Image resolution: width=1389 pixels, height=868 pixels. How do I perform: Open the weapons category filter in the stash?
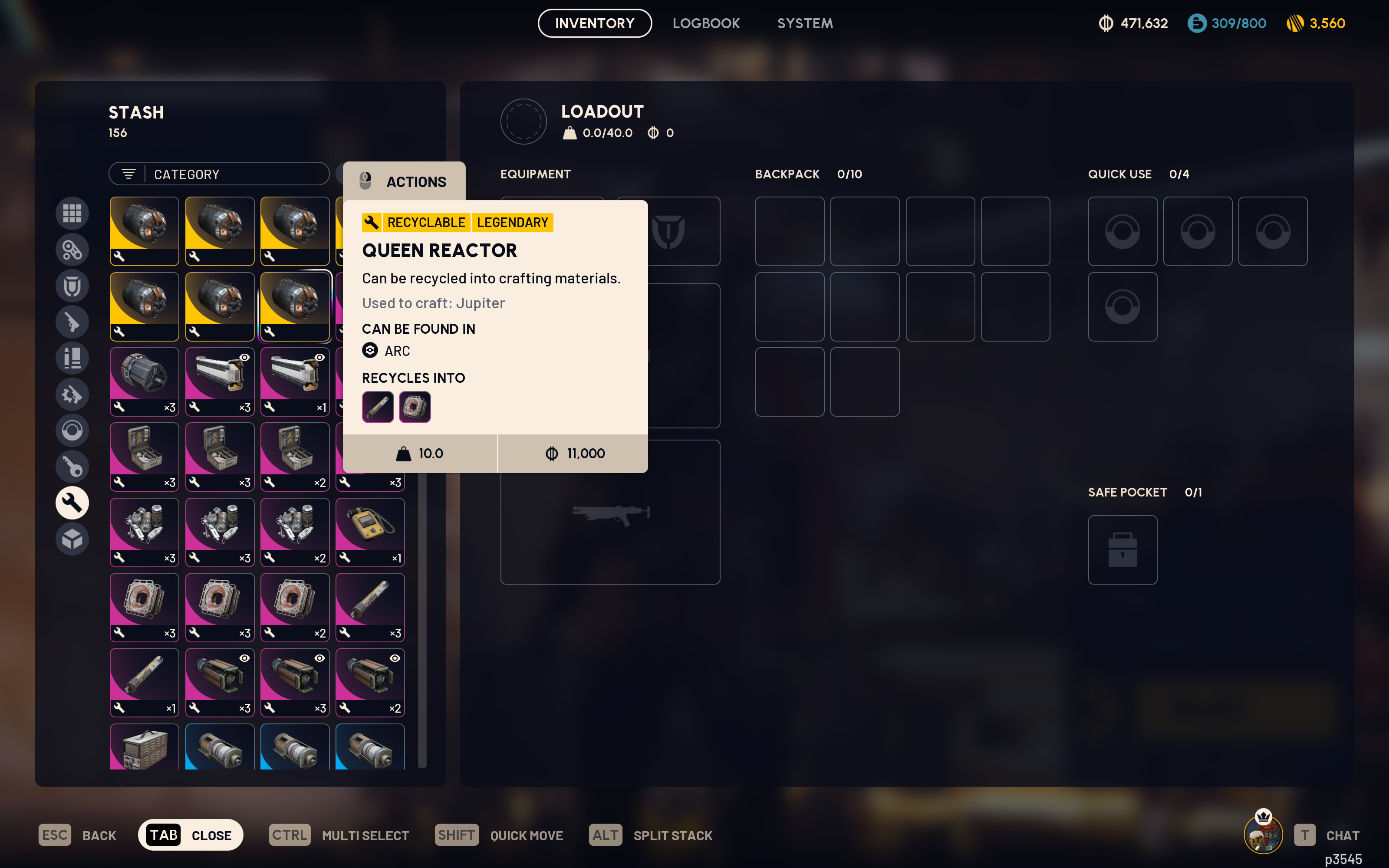(72, 322)
